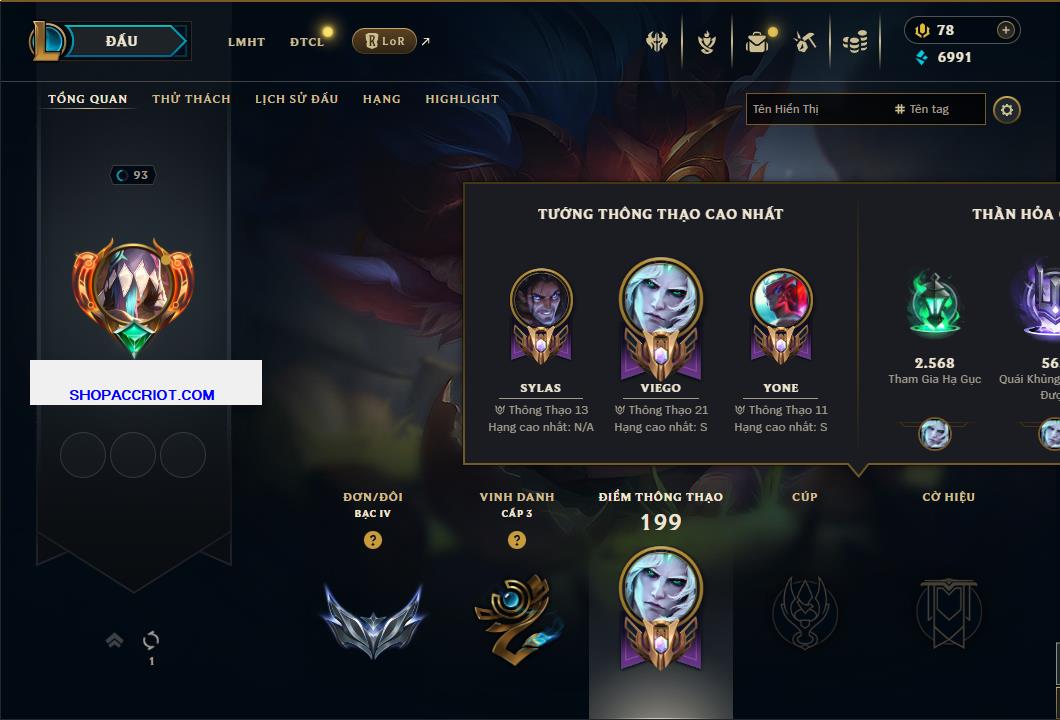Open the hammer crafting loot icon
Viewport: 1060px width, 720px height.
pyautogui.click(x=805, y=42)
